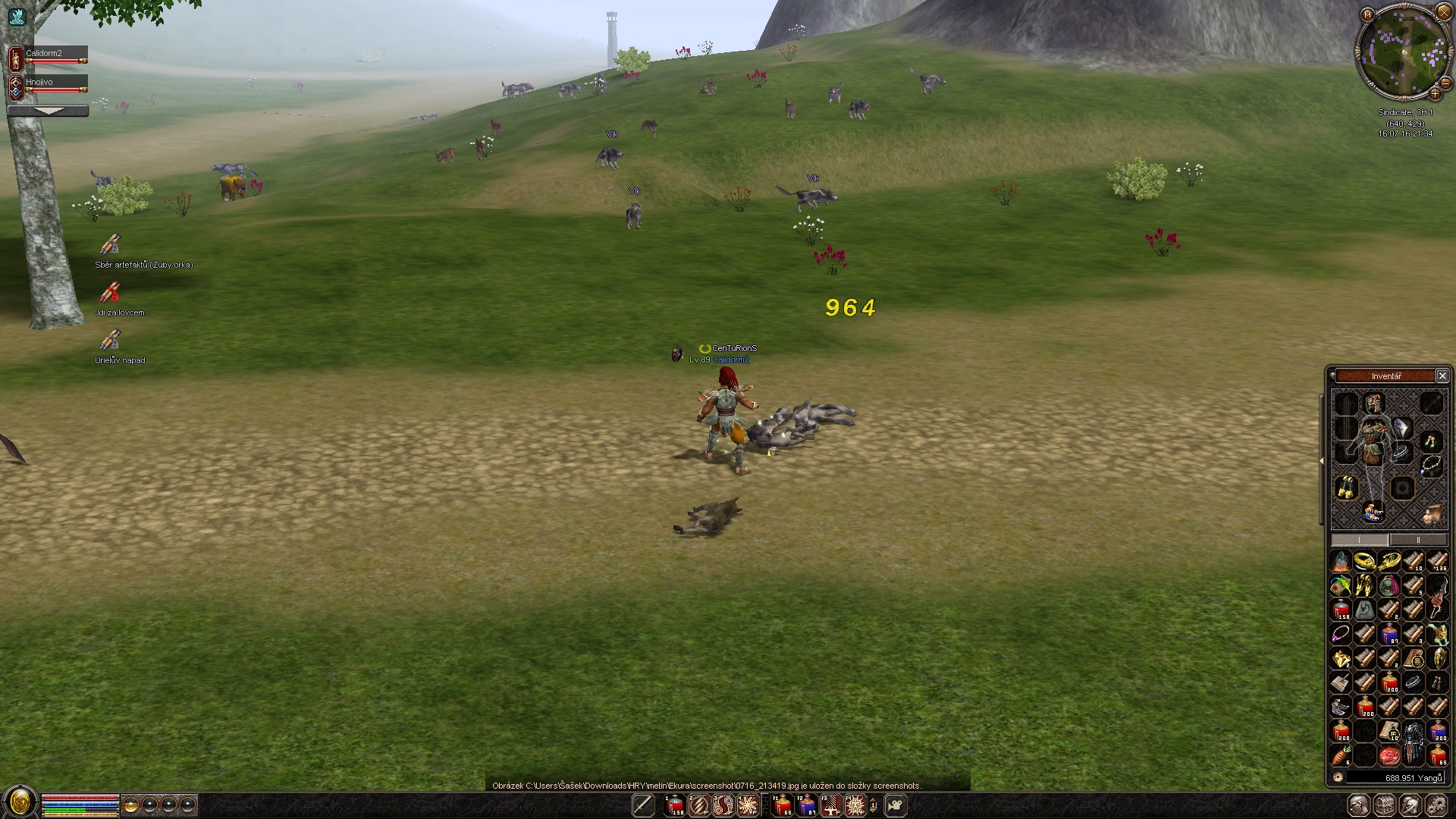Toggle the camera mode button
Screen dimensions: 1456x819
(x=896, y=805)
